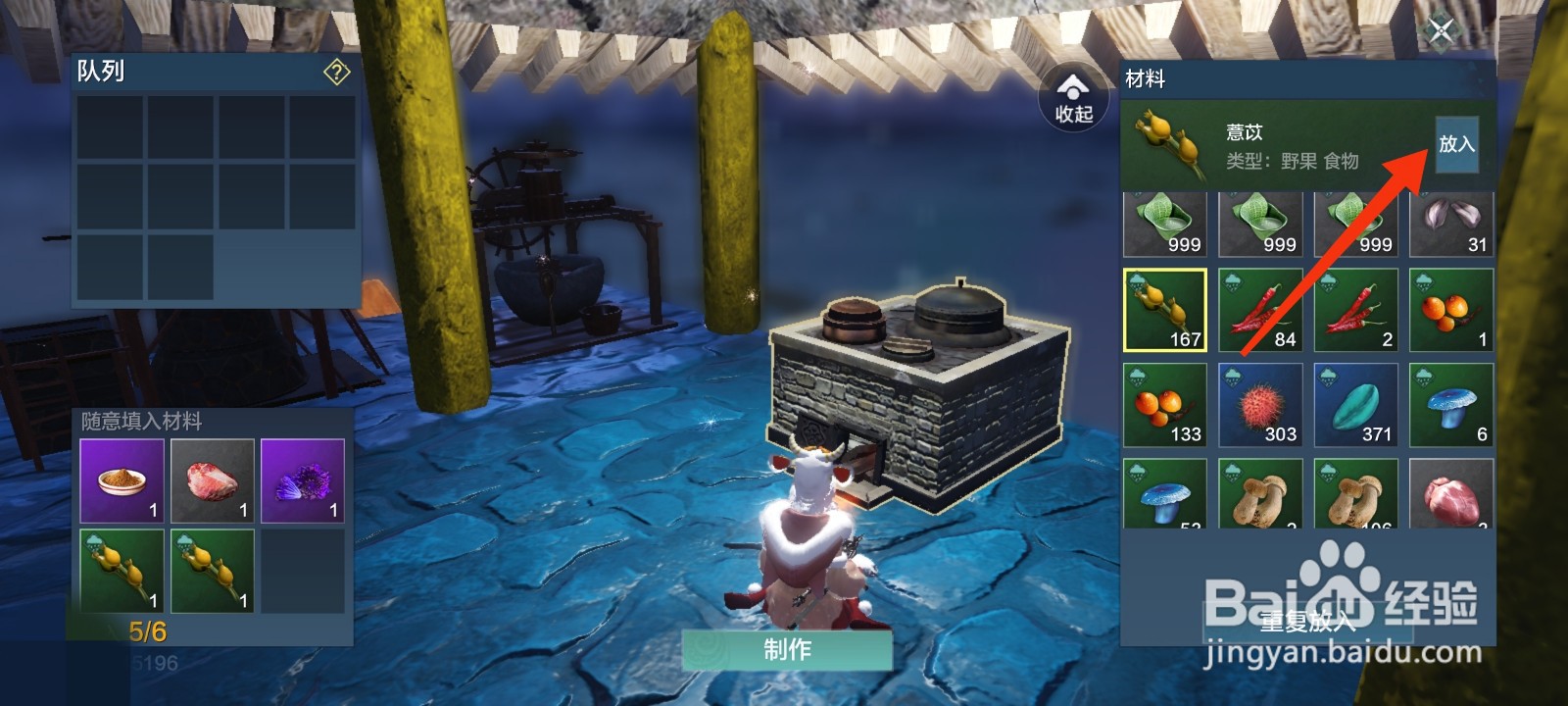Select the teal leaf material with 371
This screenshot has width=1568, height=706.
pos(1355,405)
